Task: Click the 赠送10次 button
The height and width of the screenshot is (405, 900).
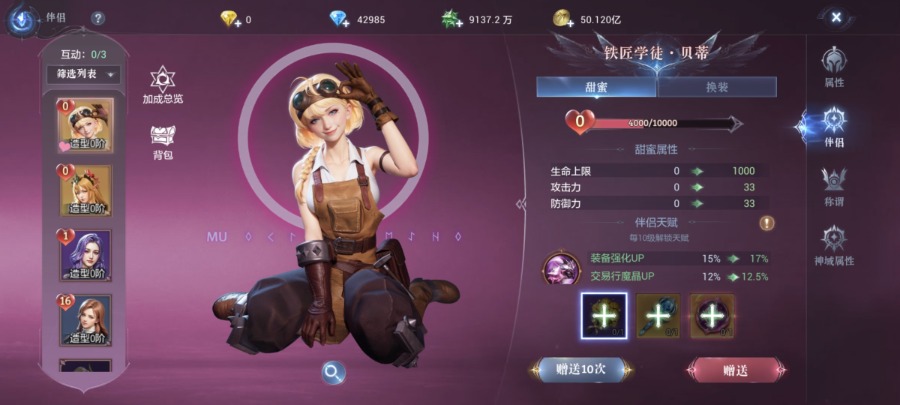Action: [581, 370]
